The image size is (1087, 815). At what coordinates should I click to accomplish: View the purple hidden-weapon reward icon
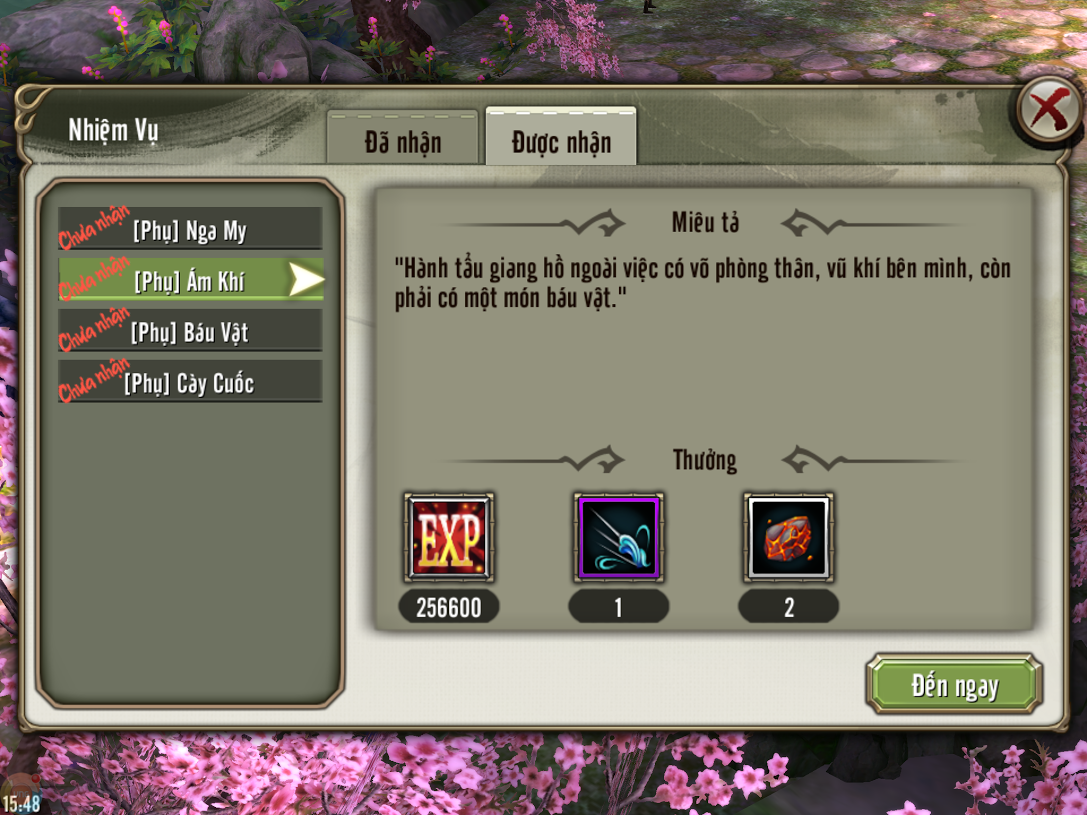click(618, 537)
